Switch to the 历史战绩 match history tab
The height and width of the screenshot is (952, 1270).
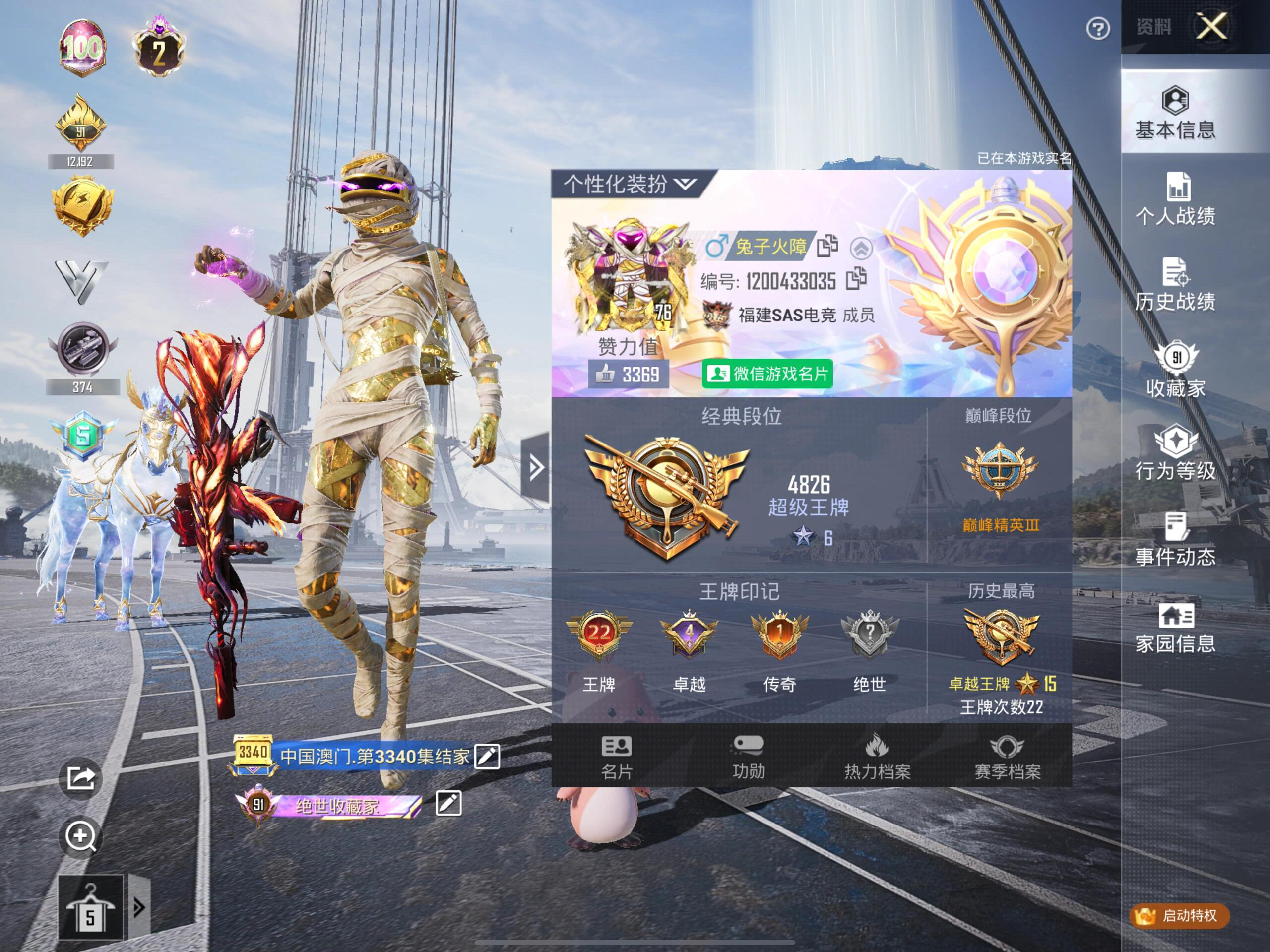(1175, 284)
